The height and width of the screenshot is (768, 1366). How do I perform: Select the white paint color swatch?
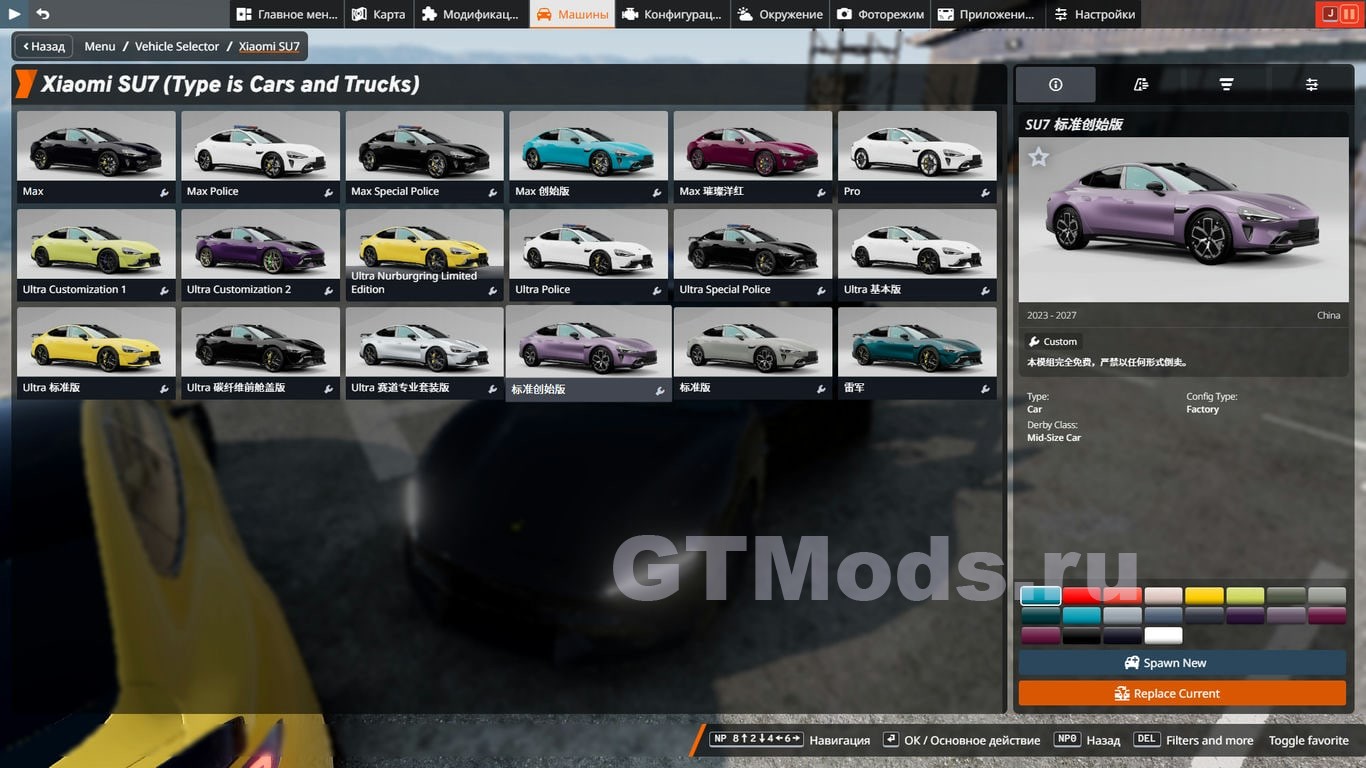click(1163, 635)
